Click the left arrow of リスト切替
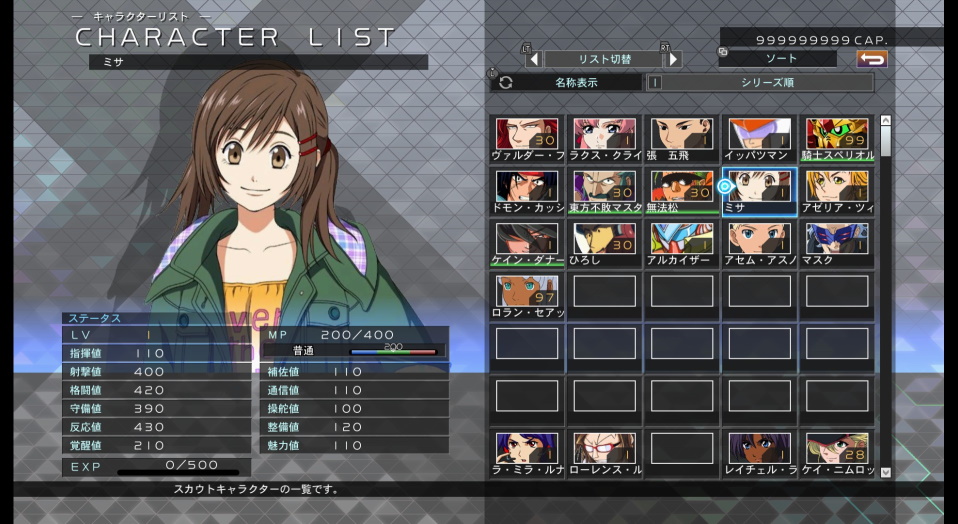The width and height of the screenshot is (958, 524). tap(534, 59)
